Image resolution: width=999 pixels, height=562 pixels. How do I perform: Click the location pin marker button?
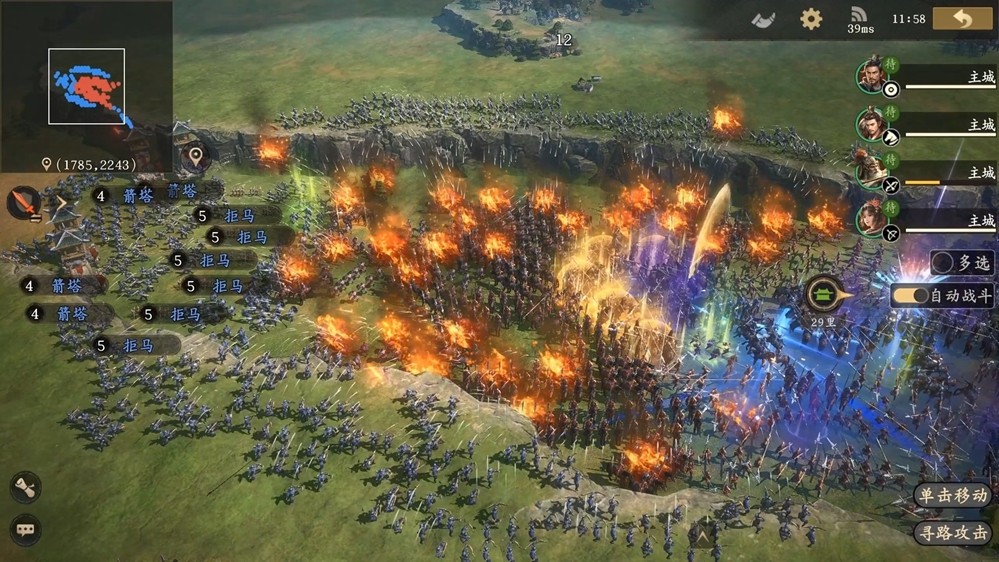pyautogui.click(x=196, y=156)
